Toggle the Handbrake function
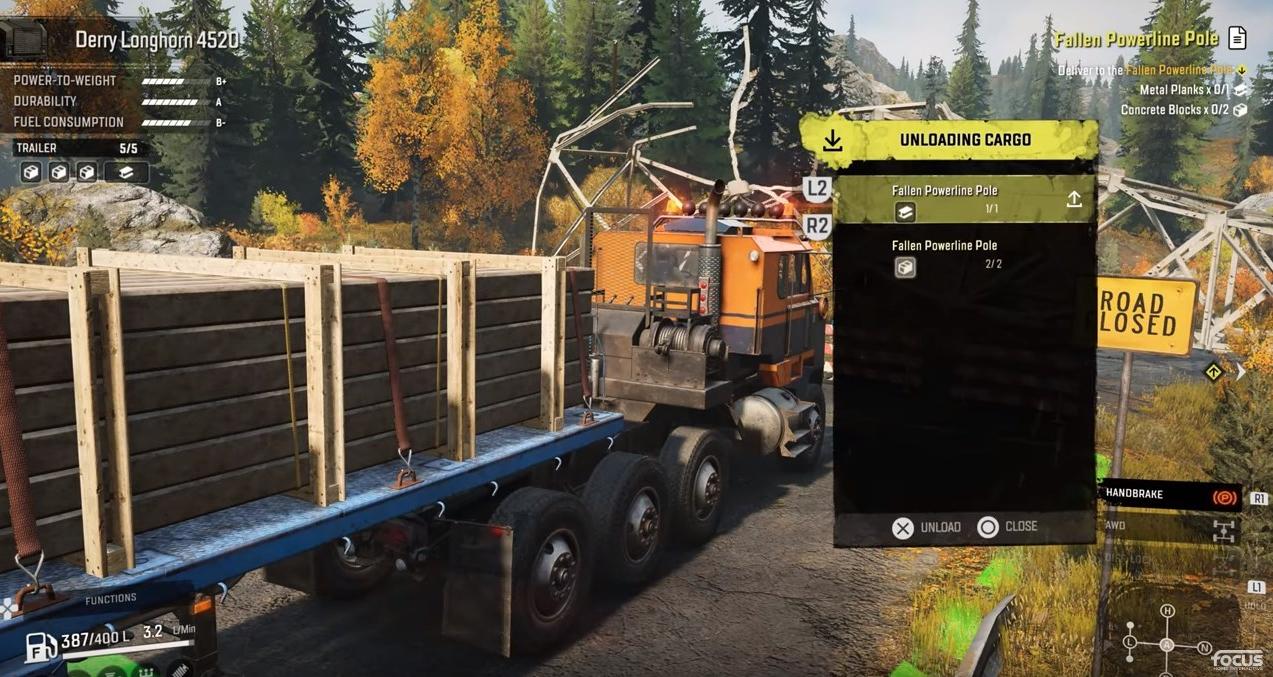 (x=1168, y=495)
